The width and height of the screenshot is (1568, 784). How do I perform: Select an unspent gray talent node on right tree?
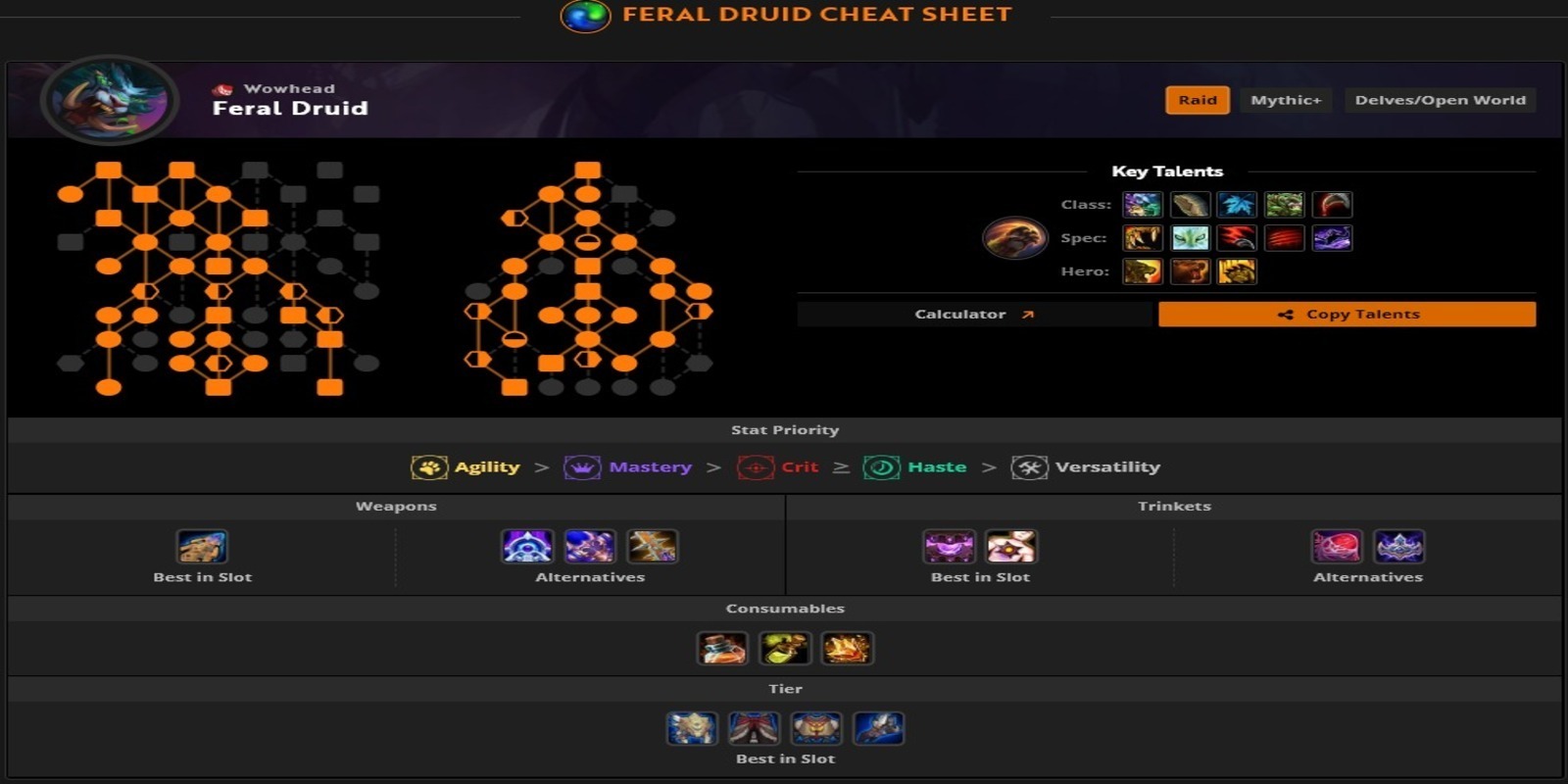point(661,218)
